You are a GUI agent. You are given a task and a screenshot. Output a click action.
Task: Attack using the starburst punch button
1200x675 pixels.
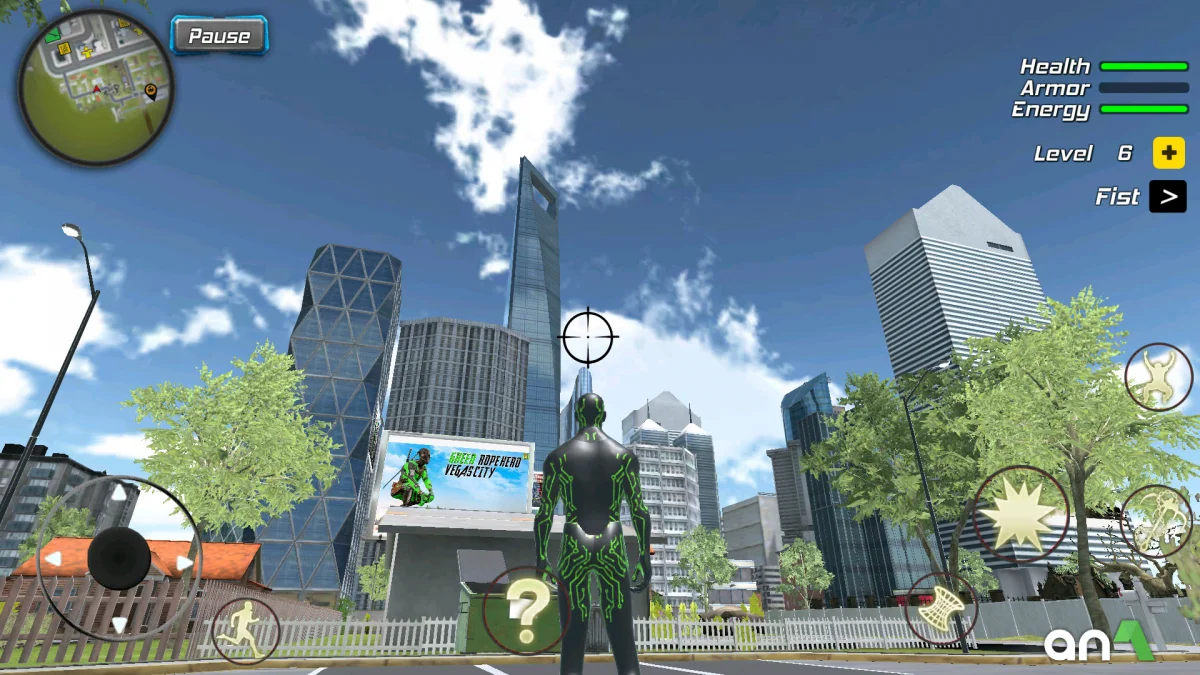pyautogui.click(x=1020, y=515)
